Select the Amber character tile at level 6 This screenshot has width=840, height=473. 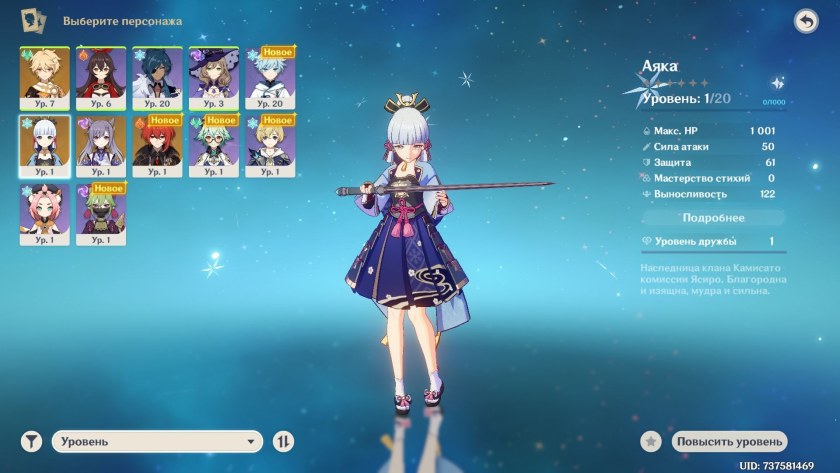pos(101,74)
